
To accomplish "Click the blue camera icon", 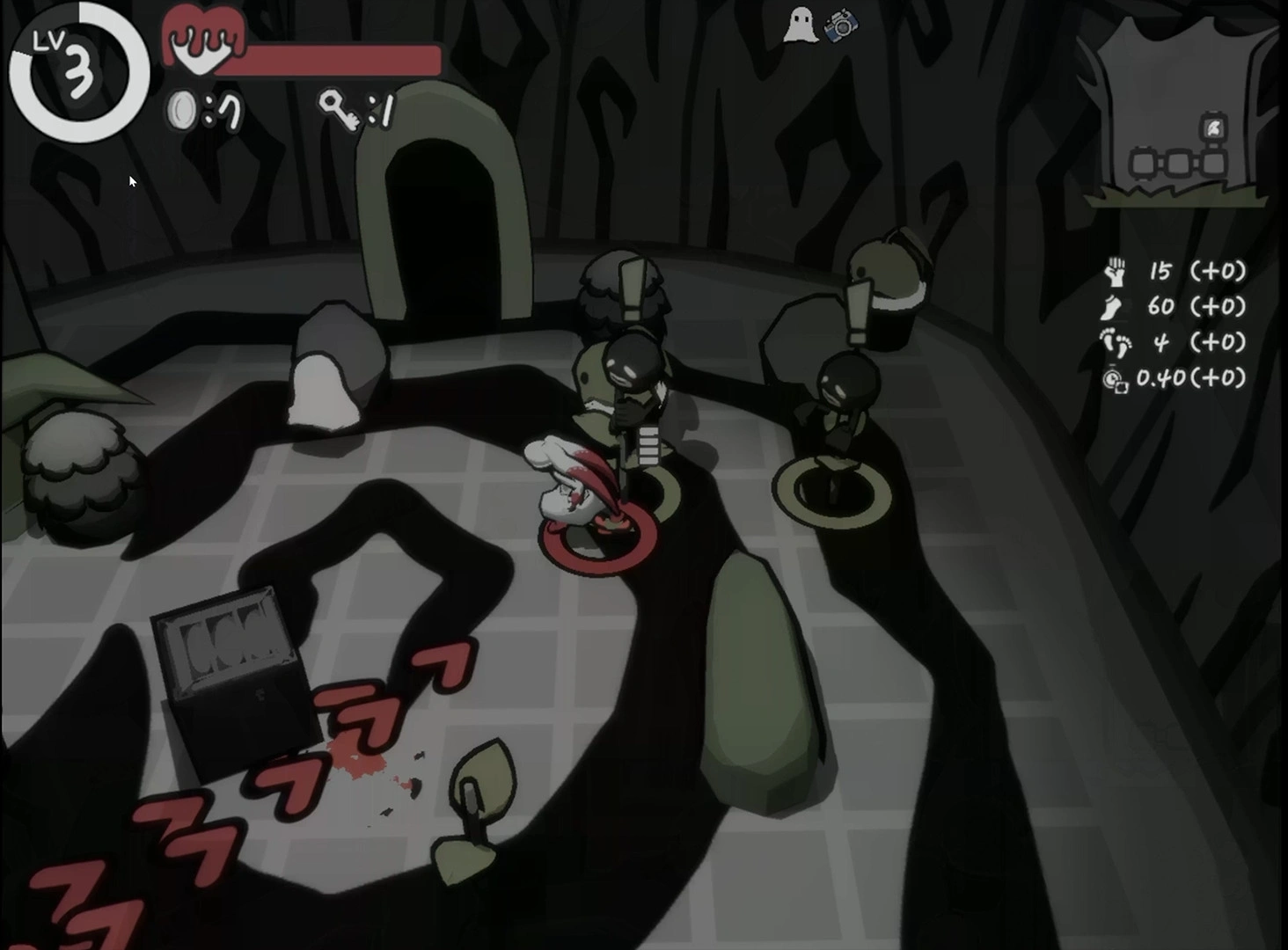I will click(841, 26).
